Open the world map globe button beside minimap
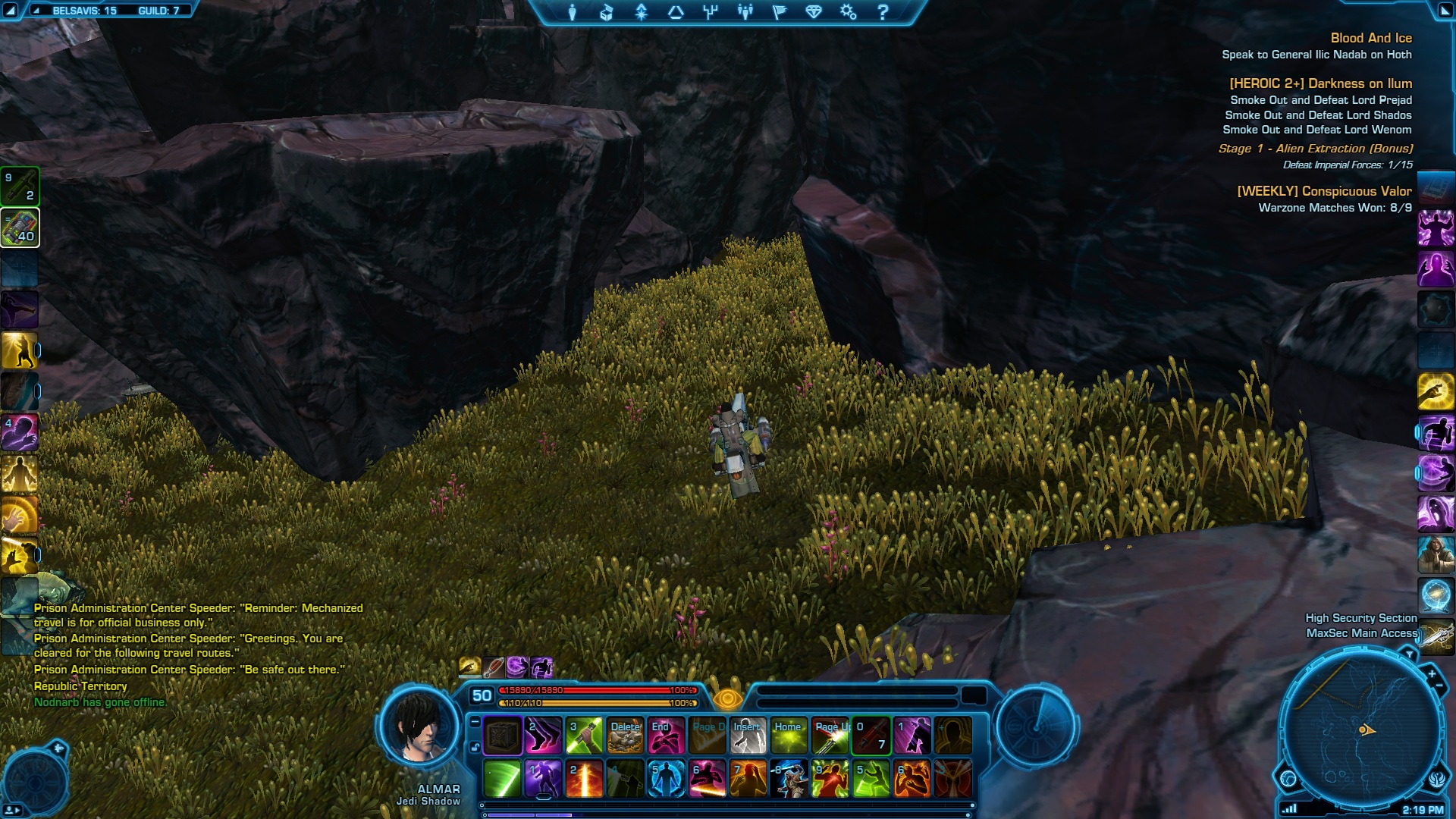Viewport: 1456px width, 819px height. click(1288, 778)
